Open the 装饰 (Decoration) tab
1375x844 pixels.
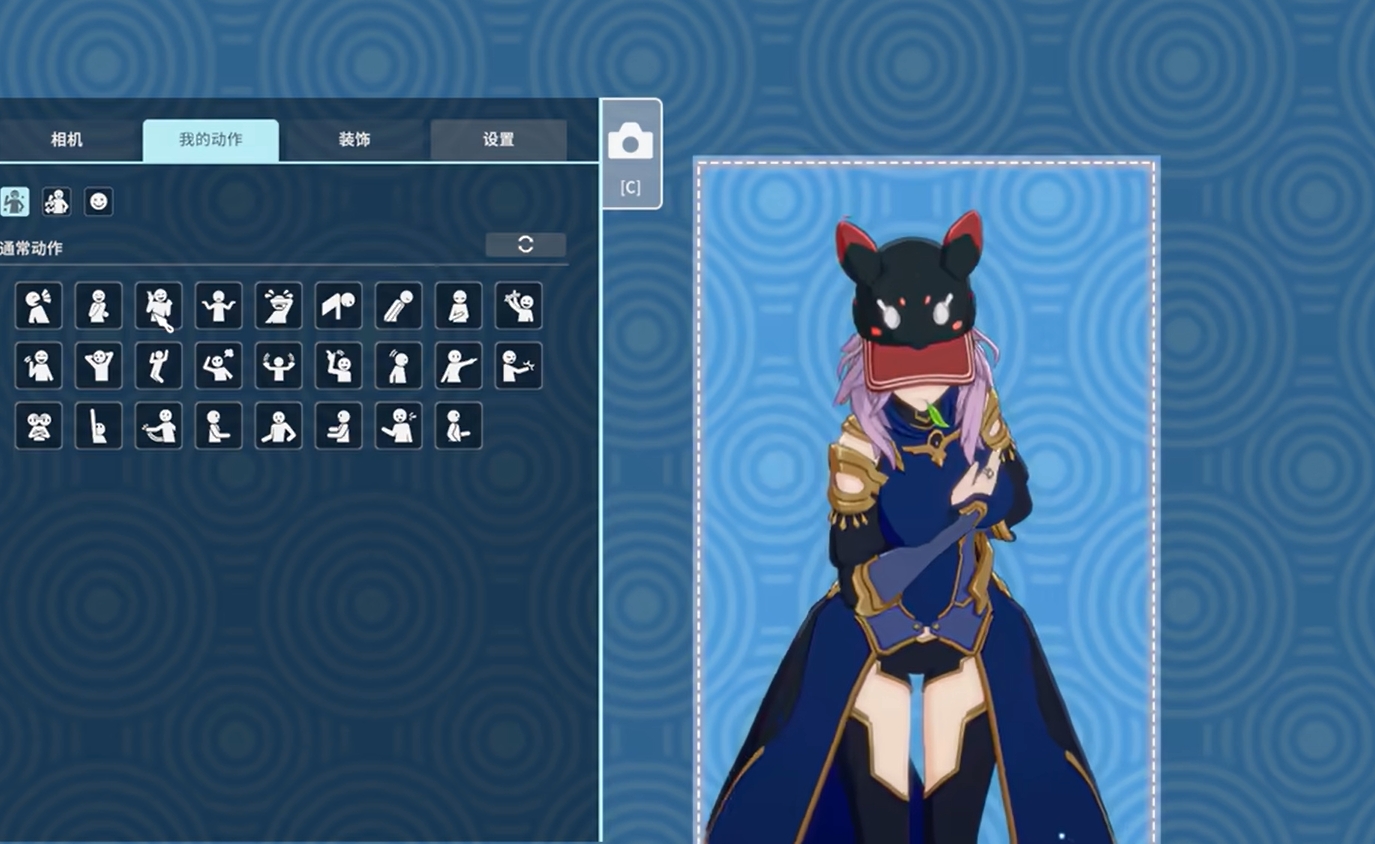[x=354, y=140]
